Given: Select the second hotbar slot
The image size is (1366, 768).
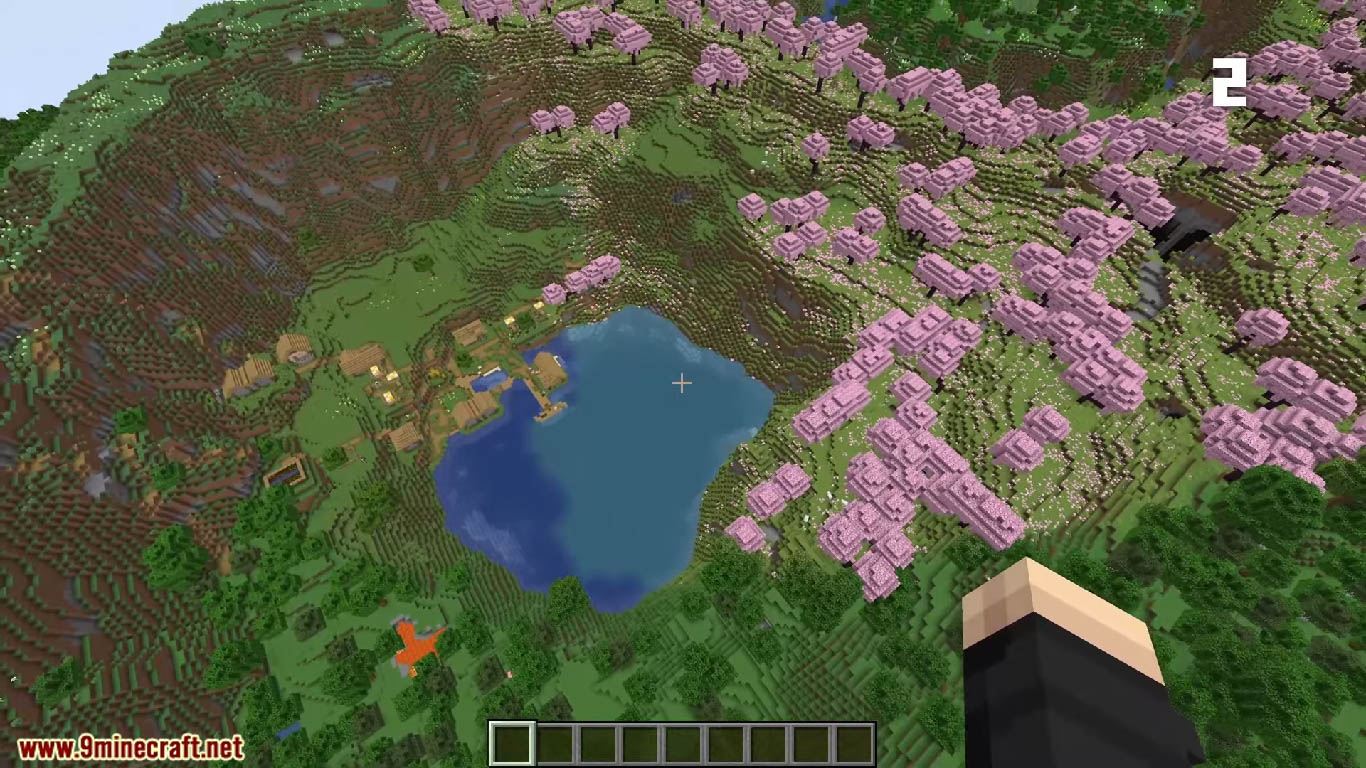Looking at the screenshot, I should 555,740.
